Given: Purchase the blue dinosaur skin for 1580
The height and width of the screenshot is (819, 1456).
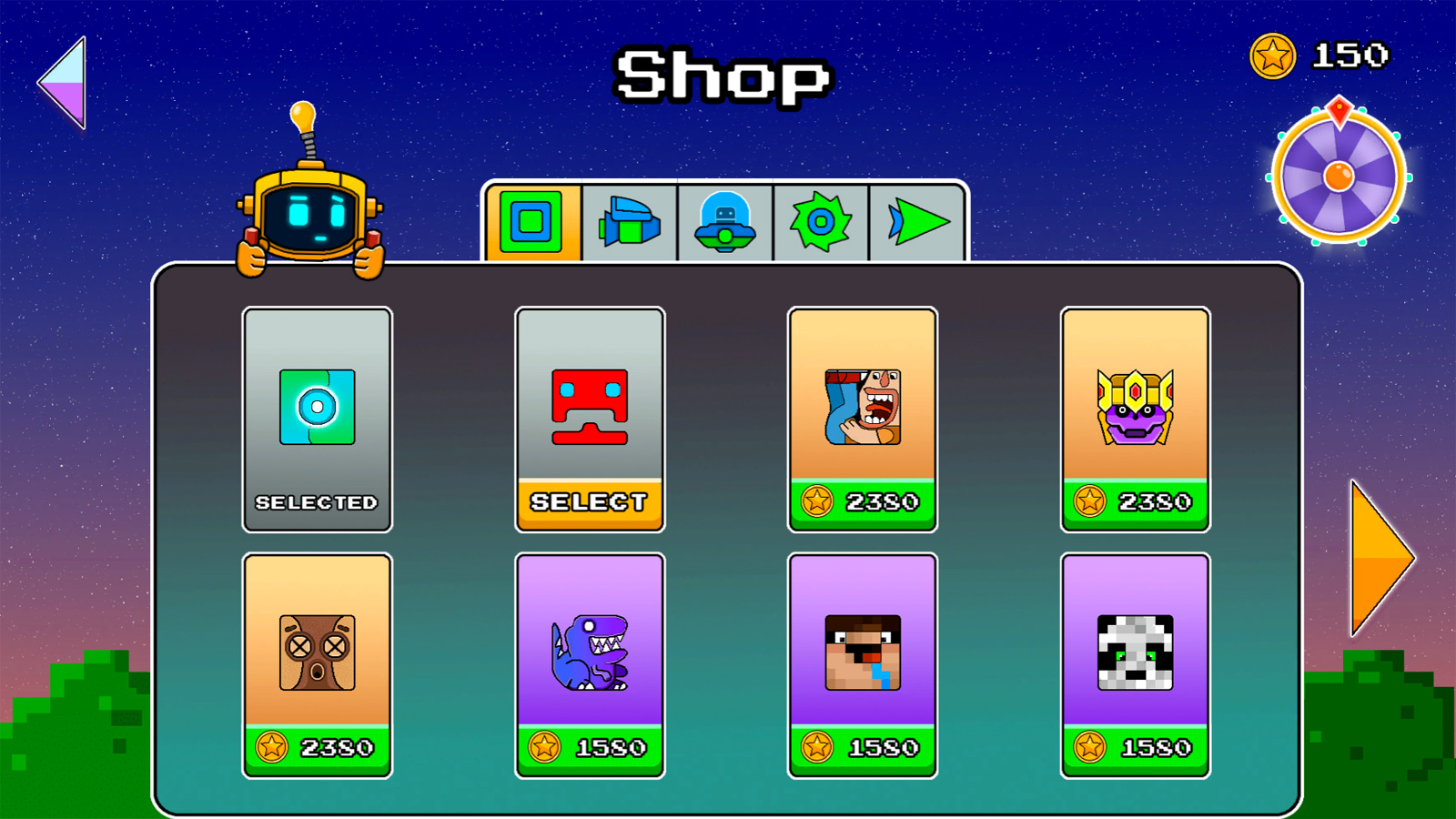Looking at the screenshot, I should 590,747.
